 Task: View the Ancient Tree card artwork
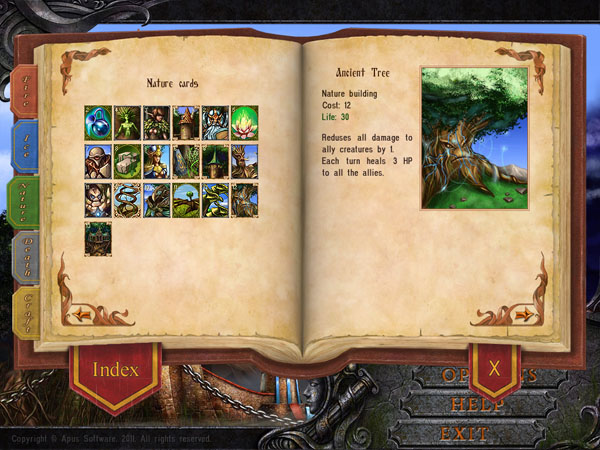[x=476, y=137]
